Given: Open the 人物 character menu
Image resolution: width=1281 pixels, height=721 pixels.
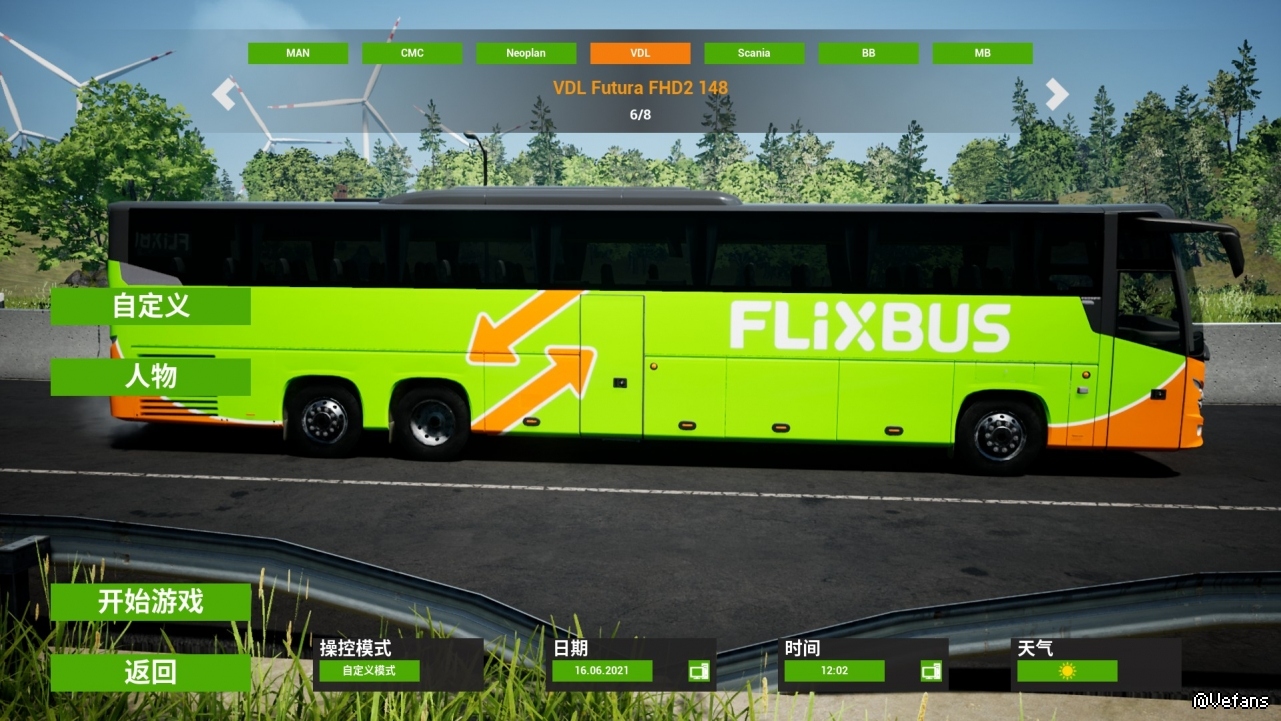Looking at the screenshot, I should tap(151, 377).
